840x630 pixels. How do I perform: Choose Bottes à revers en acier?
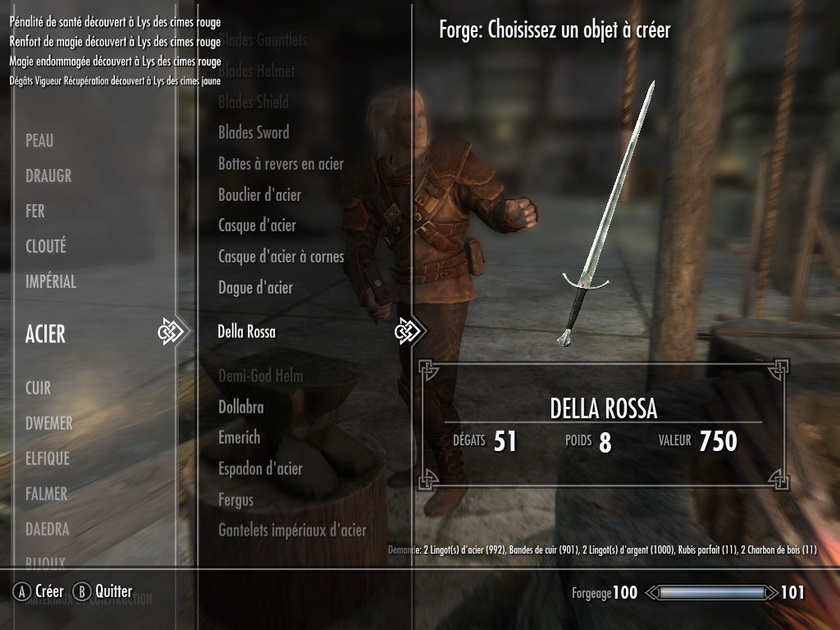[281, 164]
